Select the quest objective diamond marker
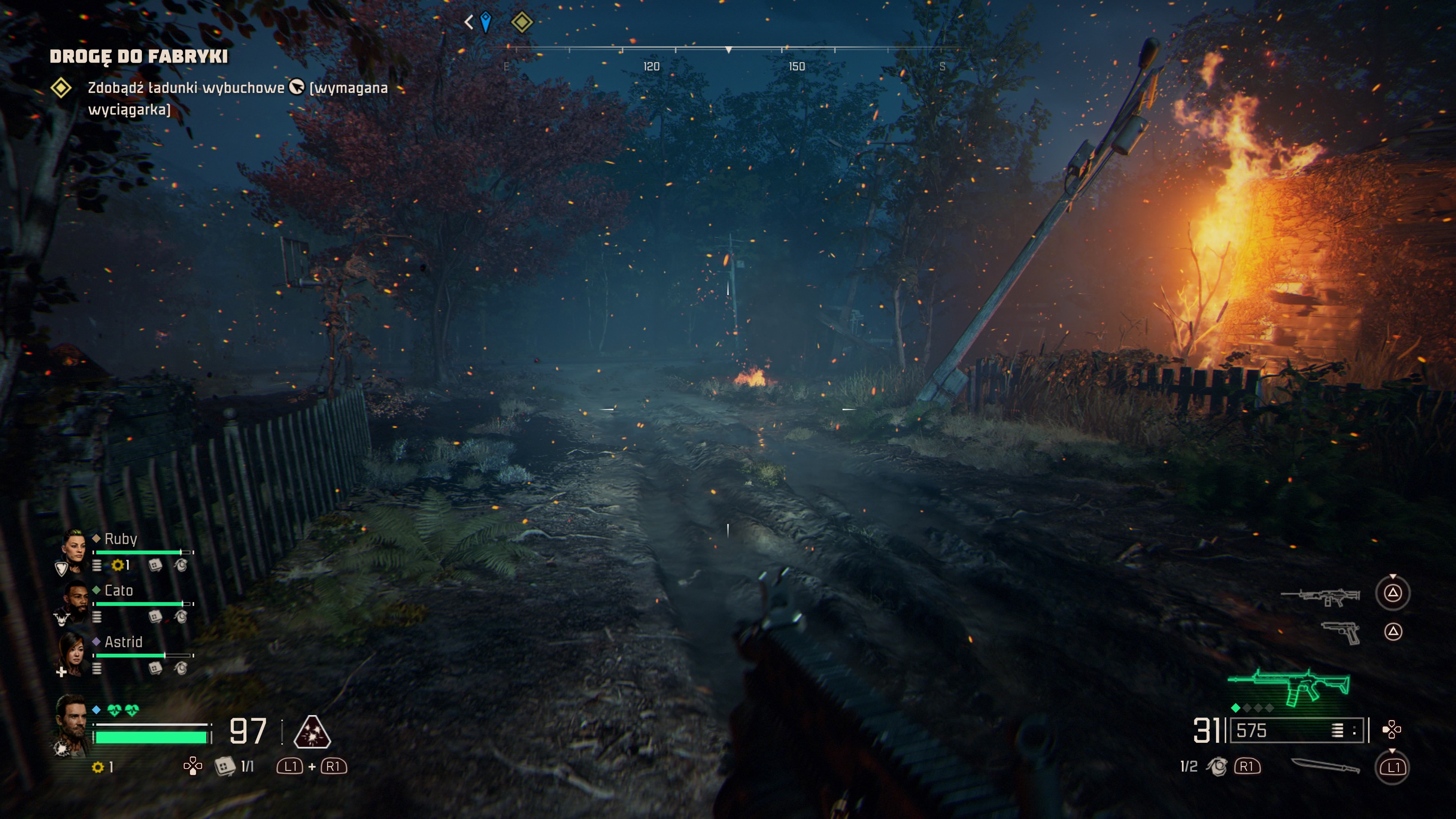This screenshot has width=1456, height=819. point(61,88)
